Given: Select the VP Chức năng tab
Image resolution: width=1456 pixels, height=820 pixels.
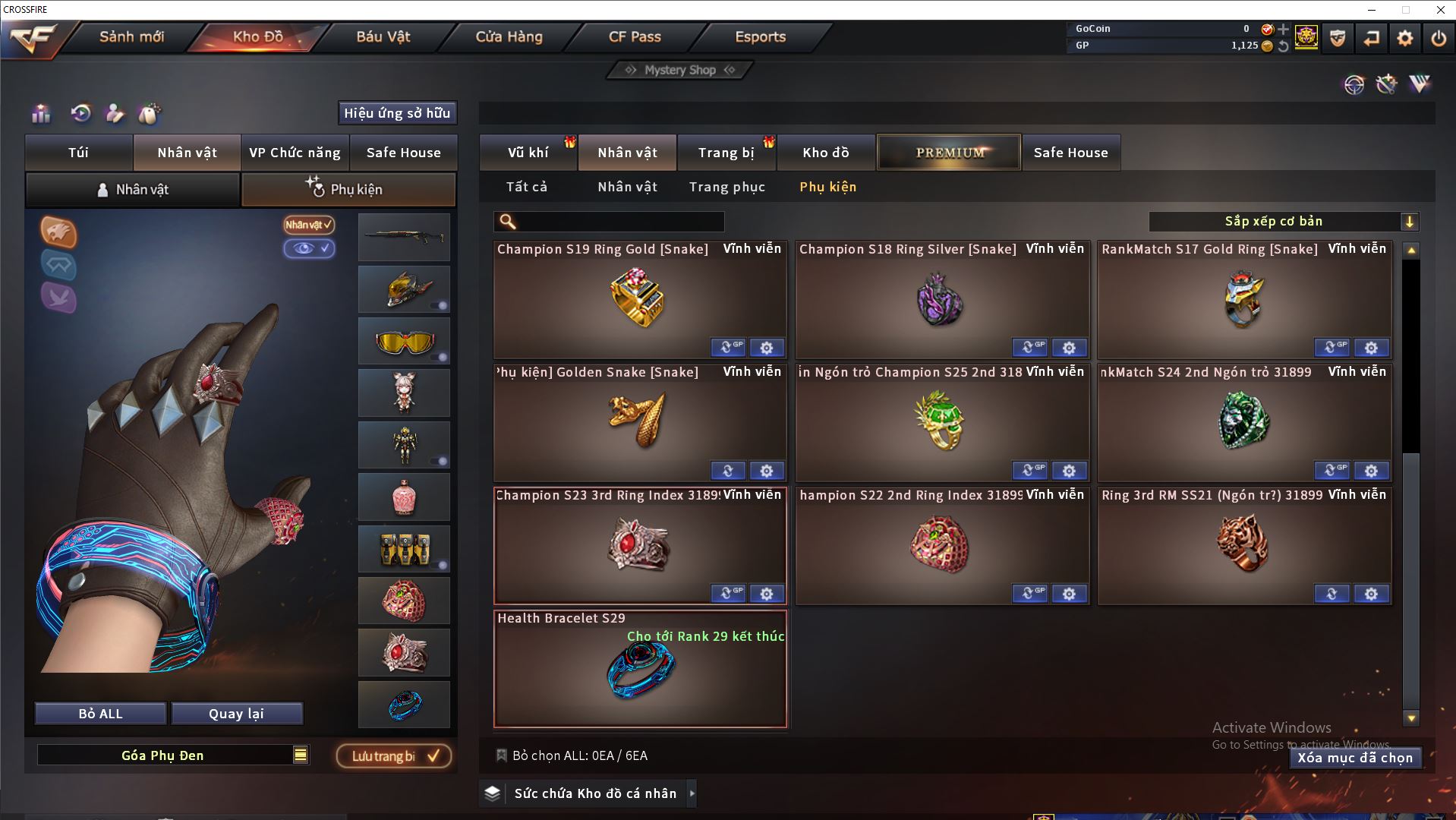Looking at the screenshot, I should 295,153.
